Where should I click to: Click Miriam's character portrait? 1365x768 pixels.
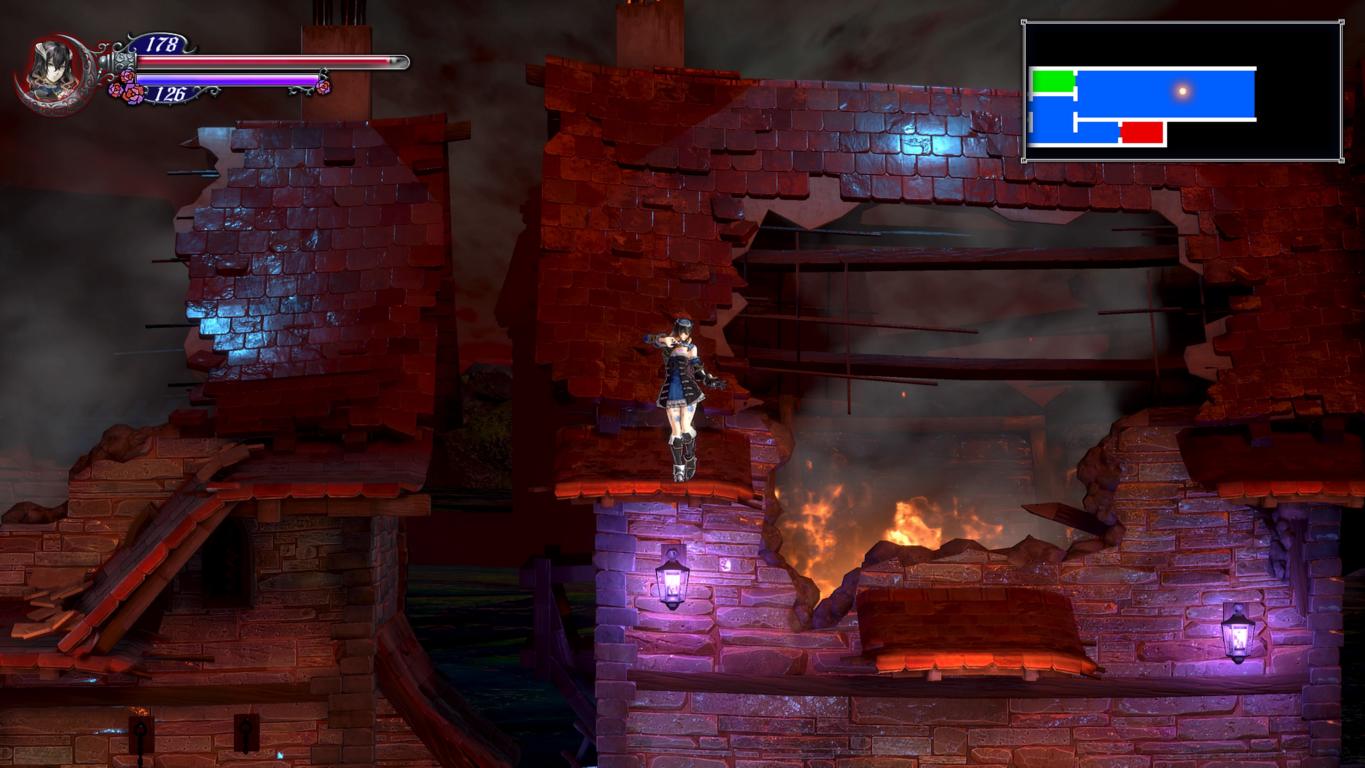[x=53, y=73]
